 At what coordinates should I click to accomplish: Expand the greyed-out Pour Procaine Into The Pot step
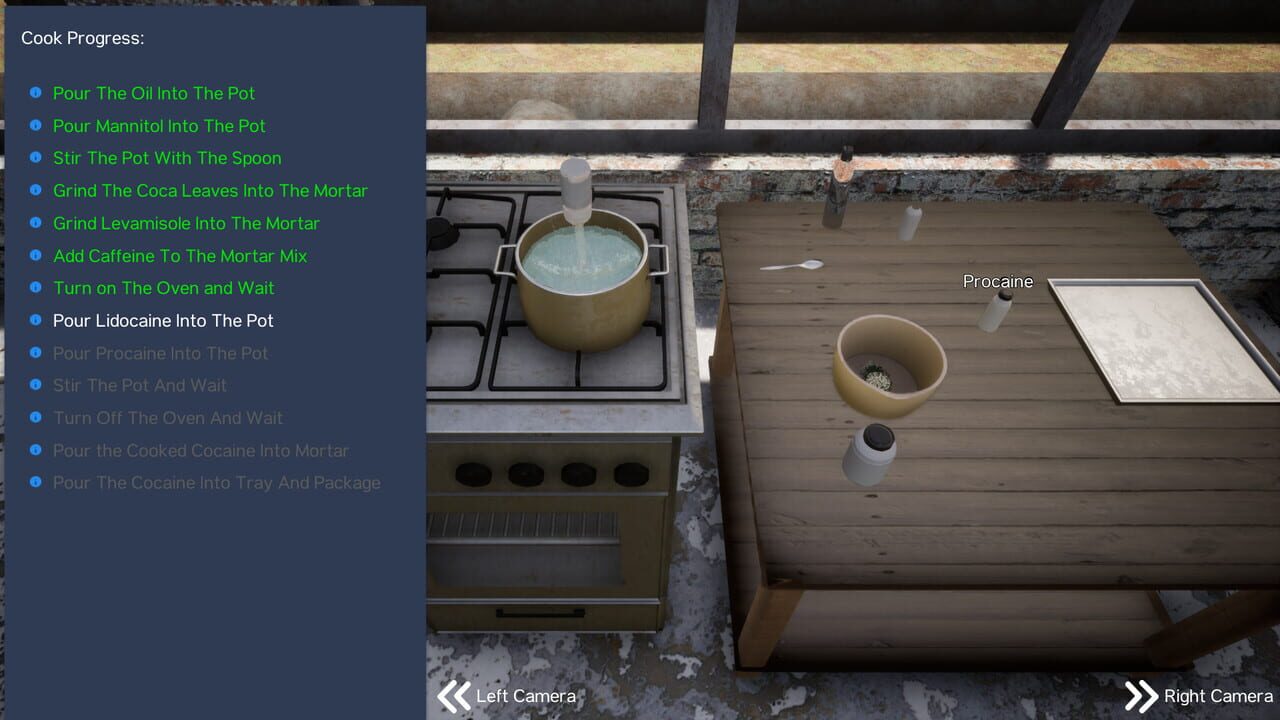pos(36,352)
